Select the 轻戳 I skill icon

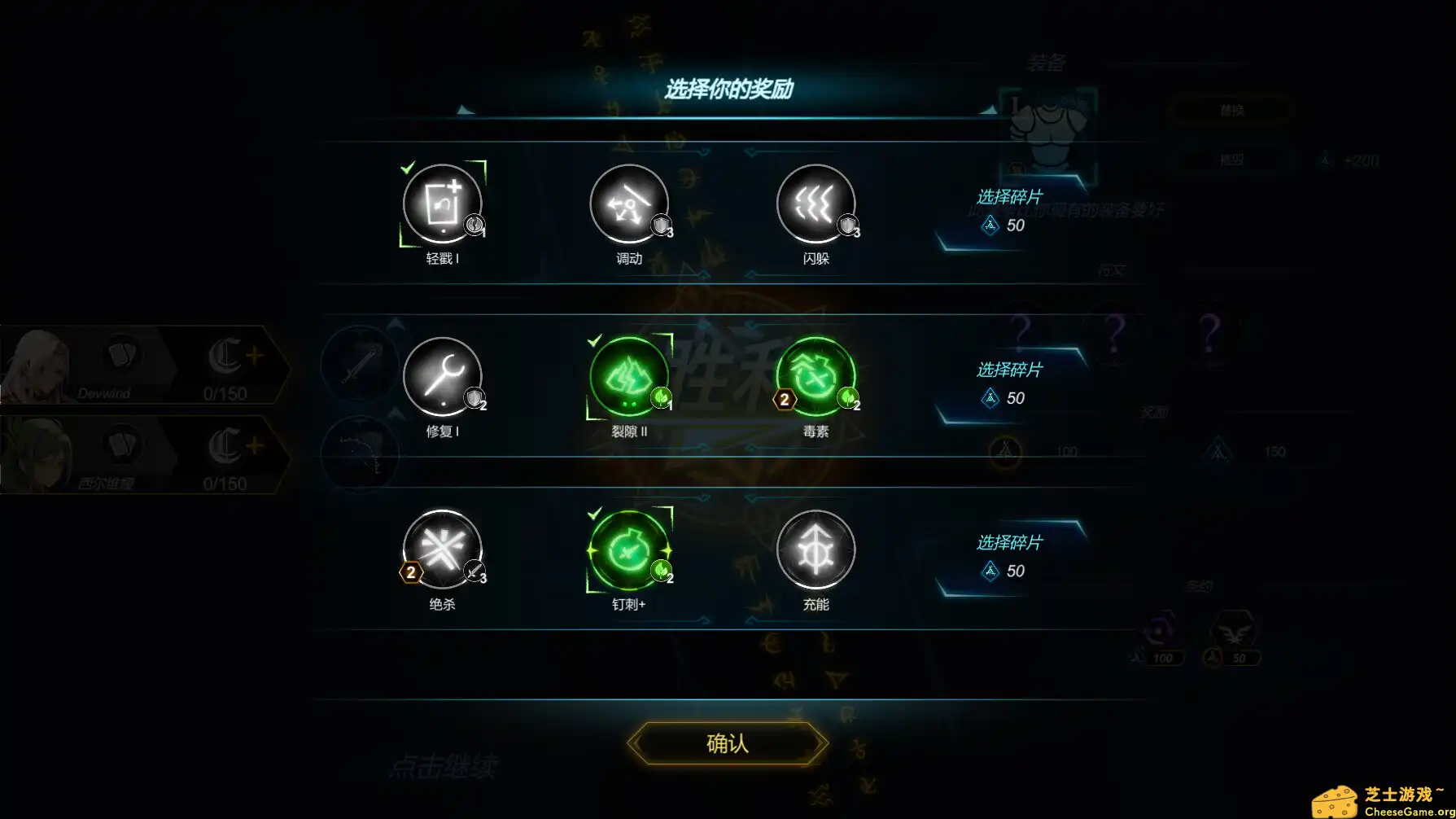[x=444, y=204]
